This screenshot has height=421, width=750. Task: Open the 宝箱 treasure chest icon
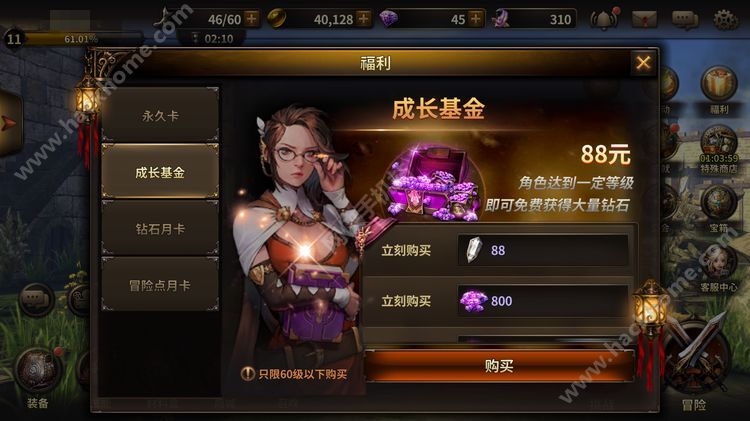click(719, 205)
